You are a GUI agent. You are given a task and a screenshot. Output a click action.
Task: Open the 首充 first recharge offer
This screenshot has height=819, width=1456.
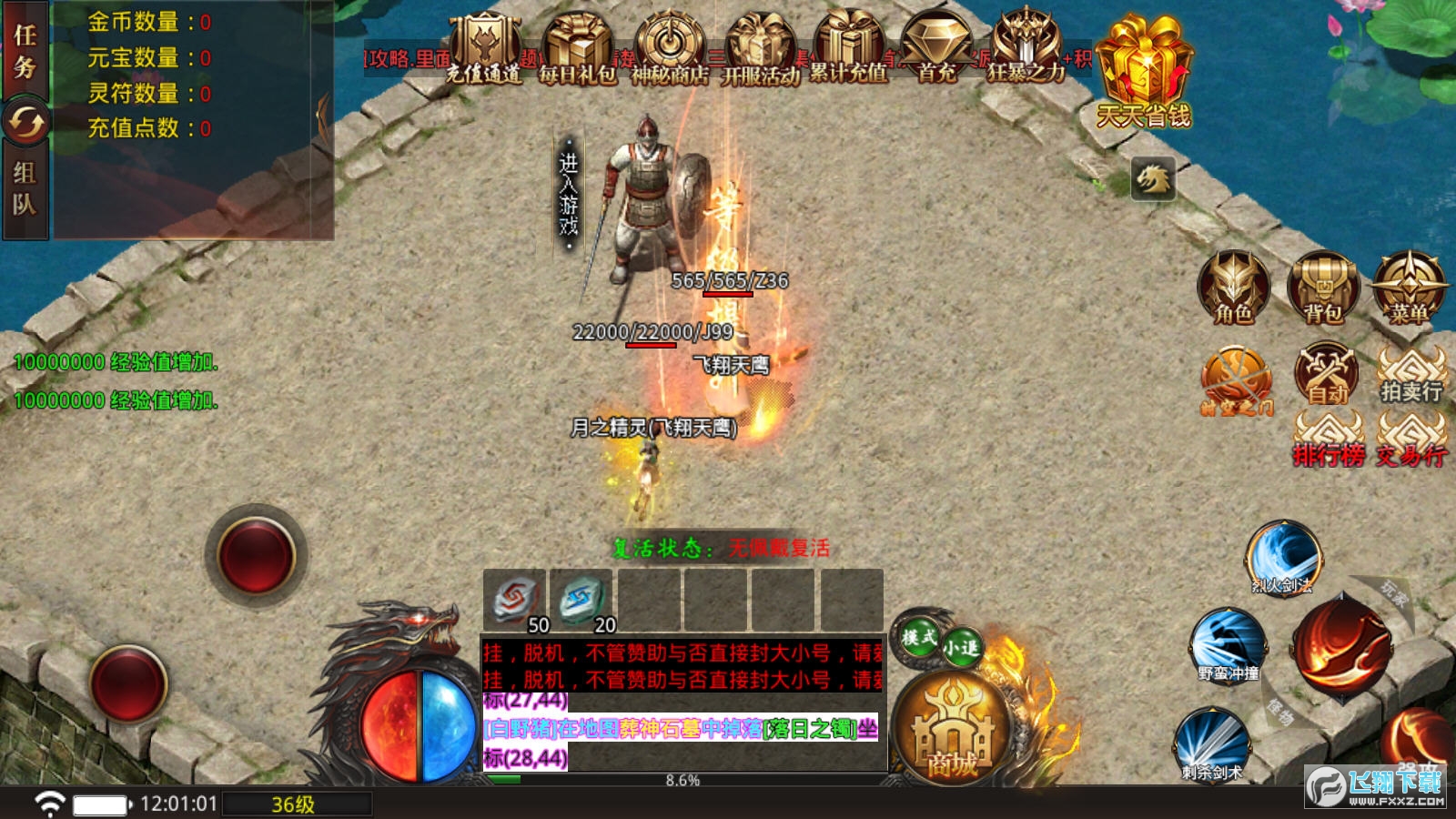coord(937,50)
